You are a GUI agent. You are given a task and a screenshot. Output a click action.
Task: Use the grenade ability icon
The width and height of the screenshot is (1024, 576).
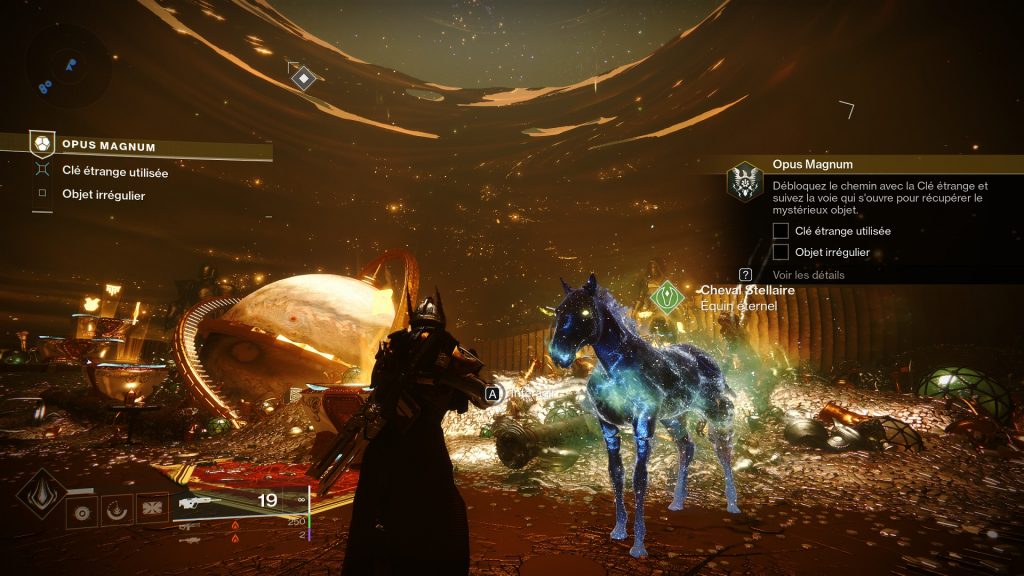(x=82, y=509)
